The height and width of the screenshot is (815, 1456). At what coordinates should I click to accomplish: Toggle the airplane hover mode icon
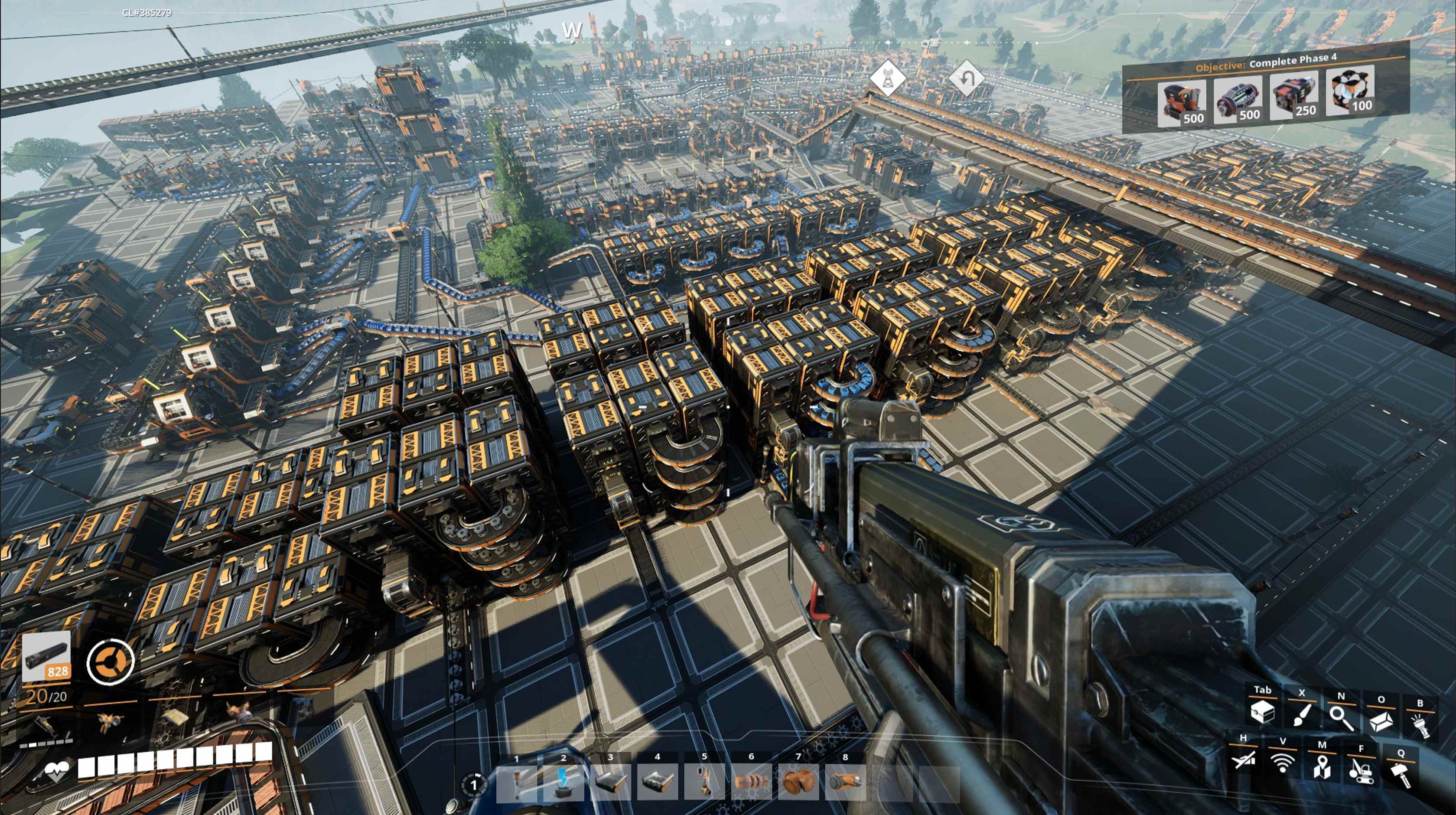[1243, 760]
